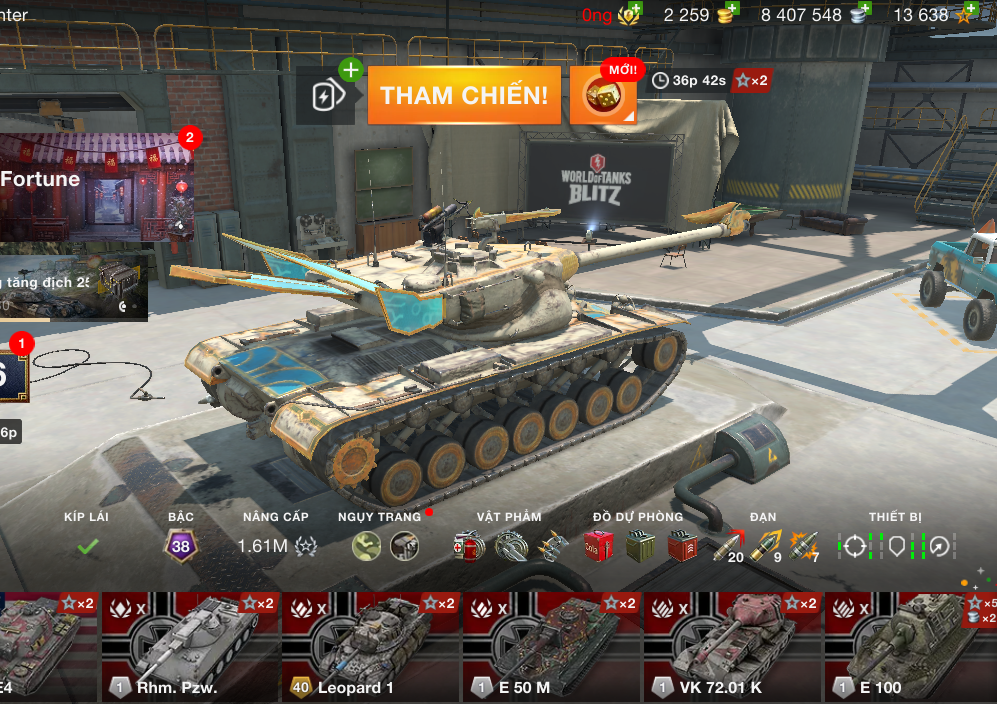997x704 pixels.
Task: Open the crew panel under KÍP LÁI
Action: (87, 546)
